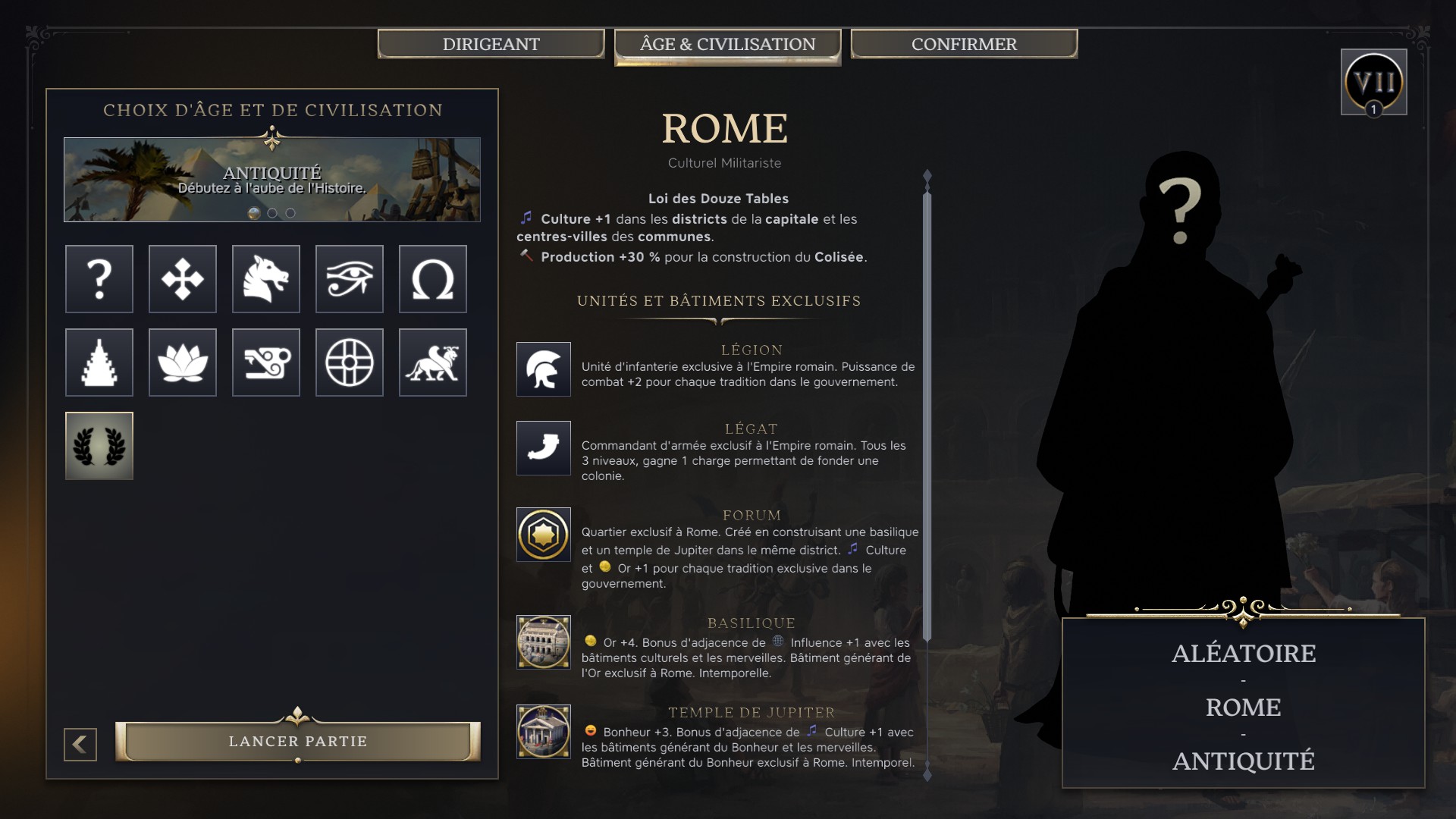Select the lamassu civilization icon
The width and height of the screenshot is (1456, 819).
[x=433, y=362]
